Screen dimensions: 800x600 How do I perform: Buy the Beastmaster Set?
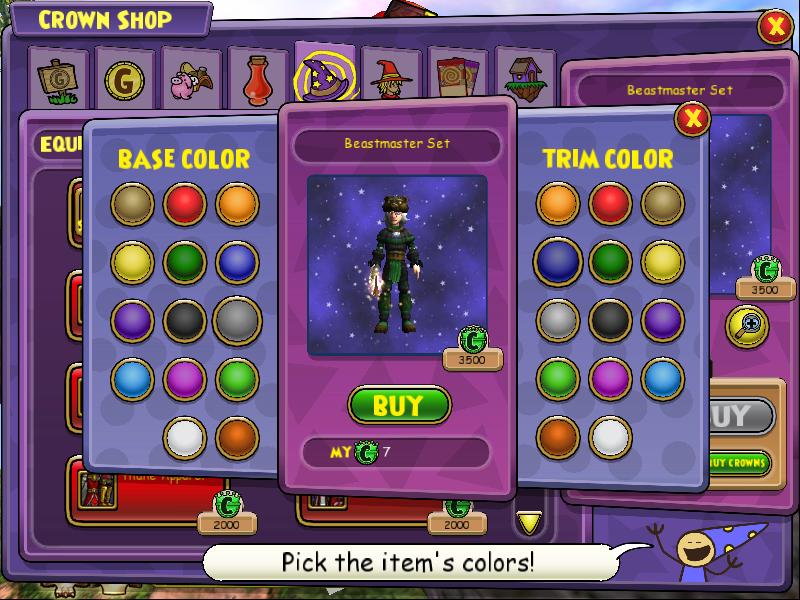pyautogui.click(x=399, y=405)
